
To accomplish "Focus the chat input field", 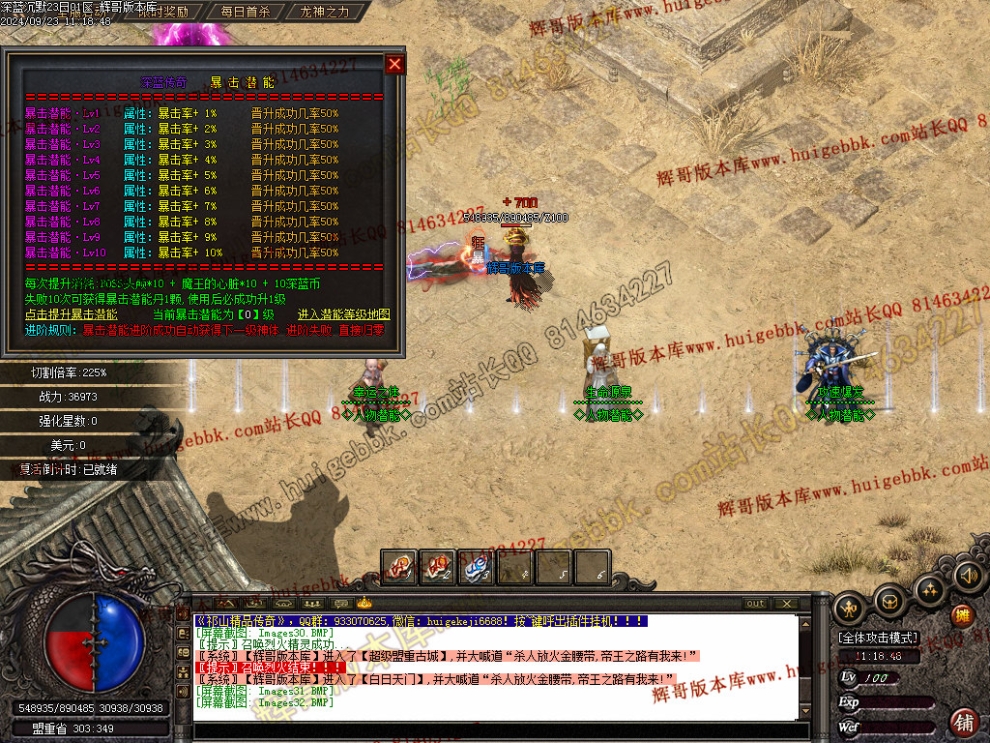I will pos(500,732).
